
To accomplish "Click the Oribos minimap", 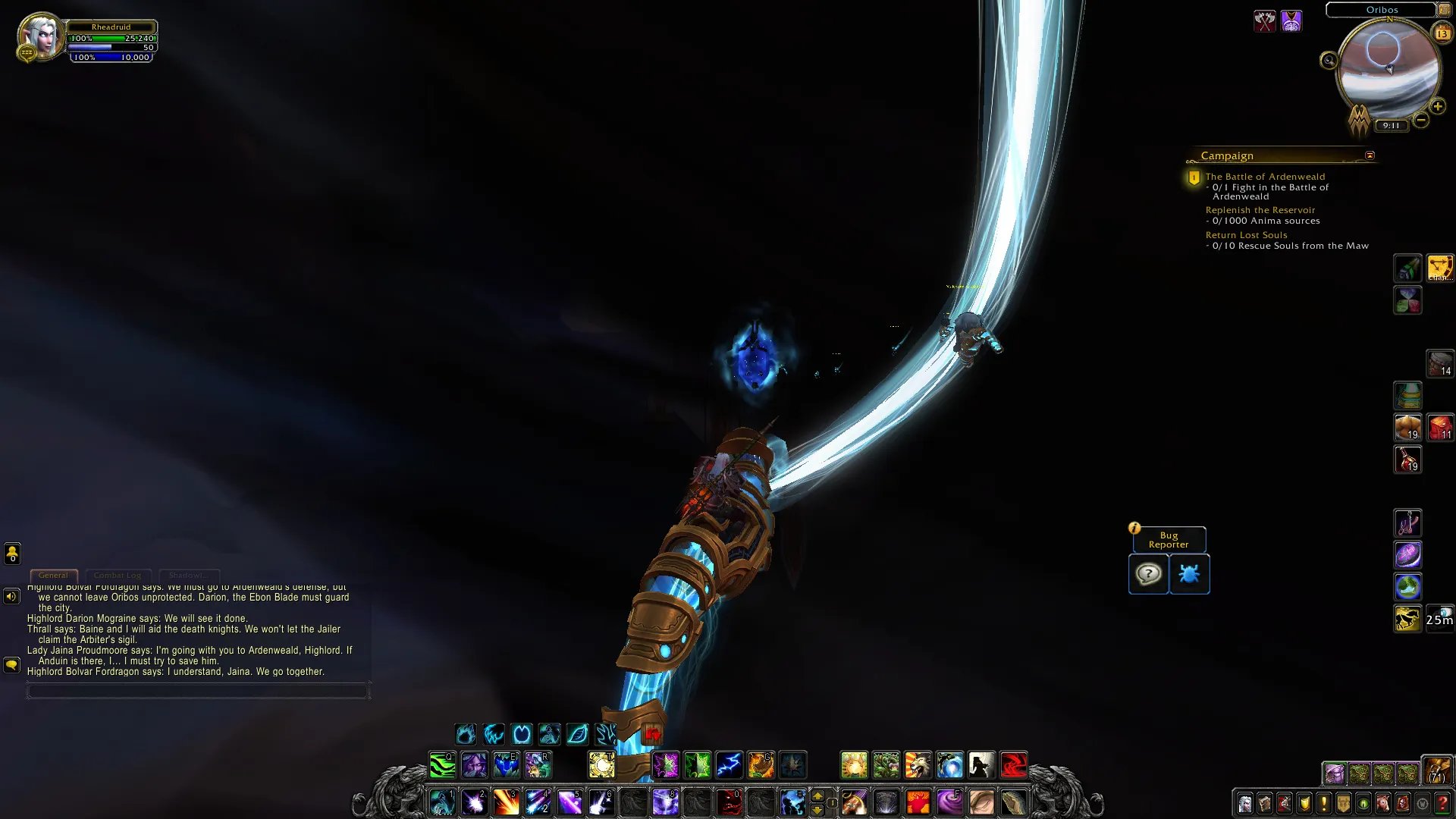I will pos(1389,70).
